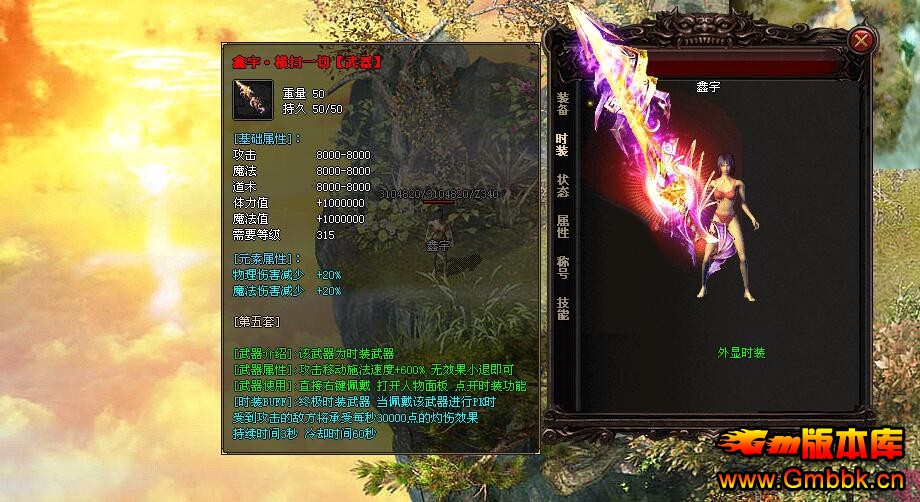Open the 技能 skills tab
920x502 pixels.
(562, 307)
